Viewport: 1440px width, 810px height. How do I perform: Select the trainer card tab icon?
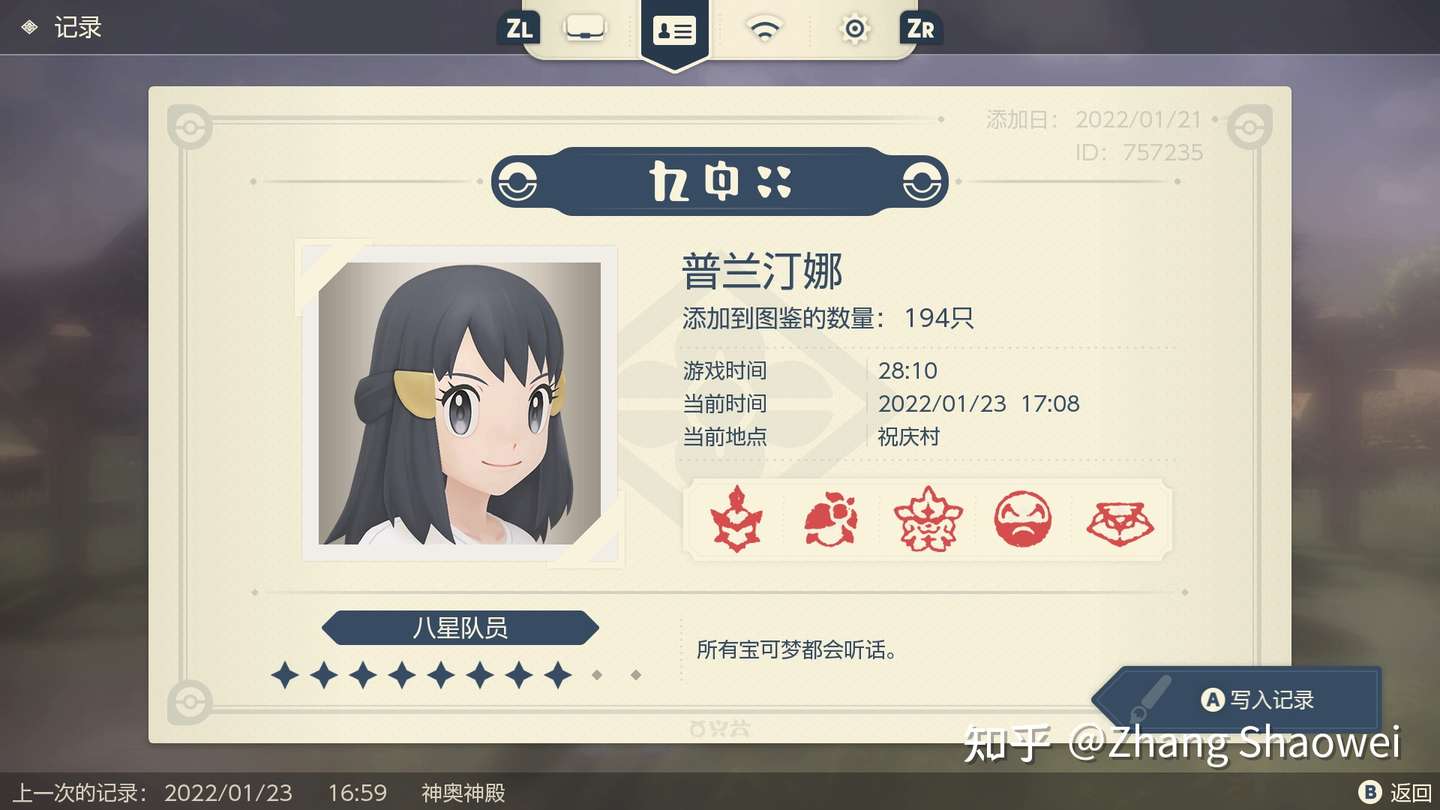(x=675, y=30)
